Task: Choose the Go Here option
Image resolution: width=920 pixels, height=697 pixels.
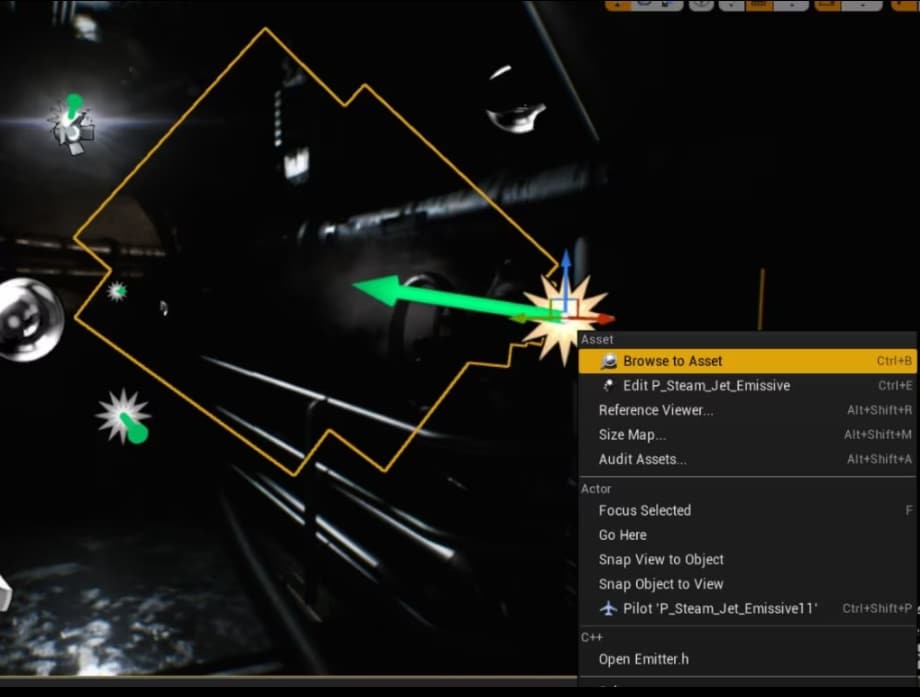Action: click(623, 535)
